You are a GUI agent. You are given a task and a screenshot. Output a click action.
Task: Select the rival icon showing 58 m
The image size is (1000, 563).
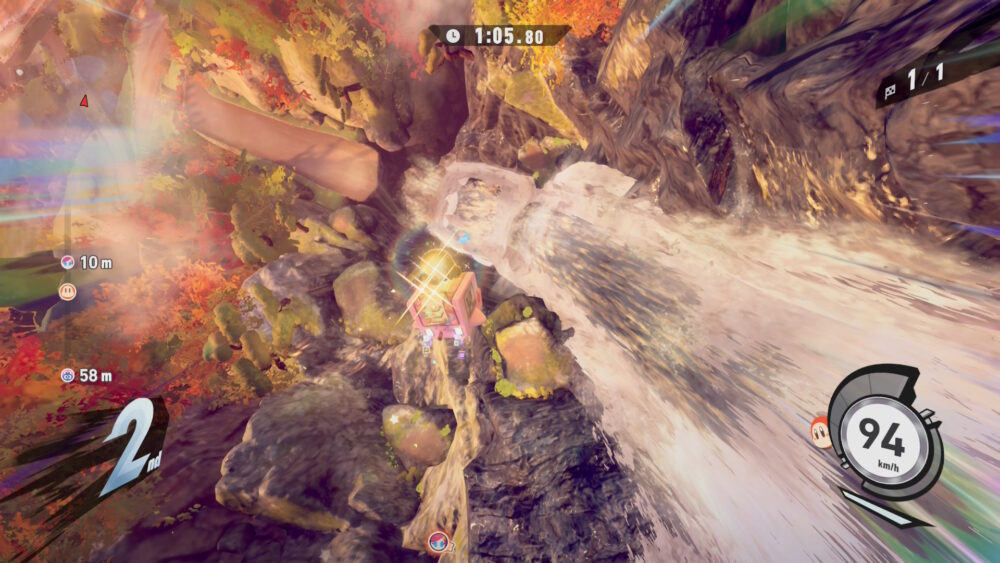click(x=68, y=375)
